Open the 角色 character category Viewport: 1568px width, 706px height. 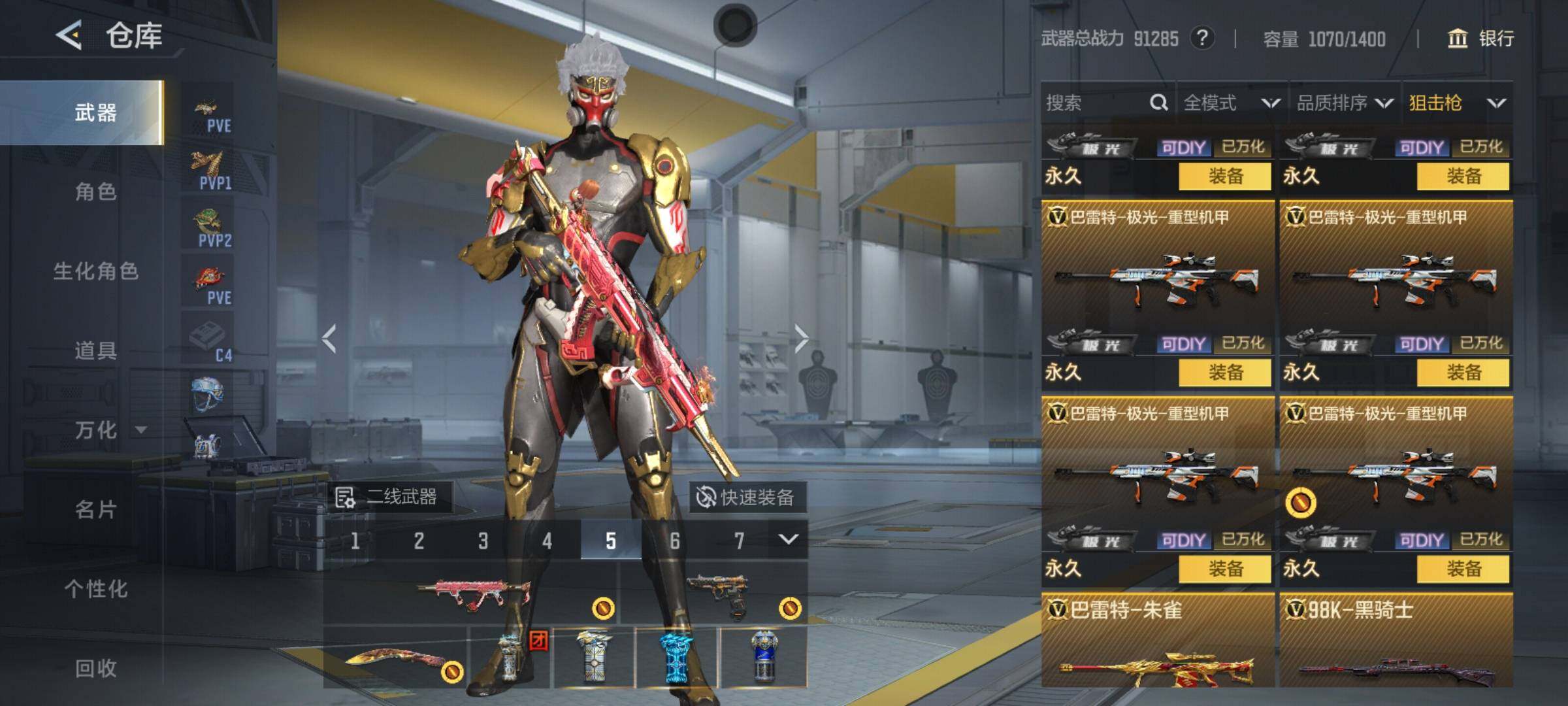(x=95, y=192)
